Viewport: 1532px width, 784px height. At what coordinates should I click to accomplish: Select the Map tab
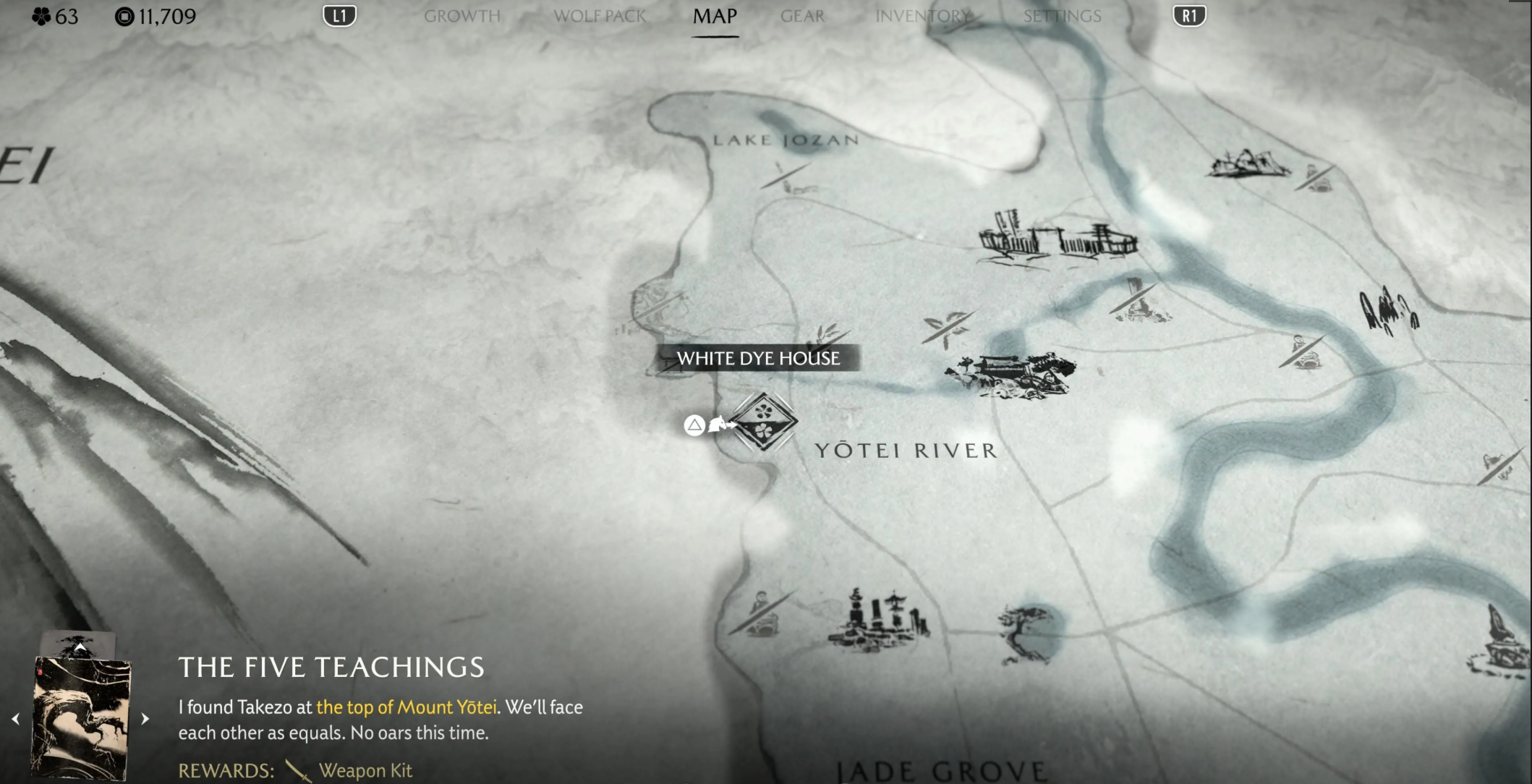[715, 16]
